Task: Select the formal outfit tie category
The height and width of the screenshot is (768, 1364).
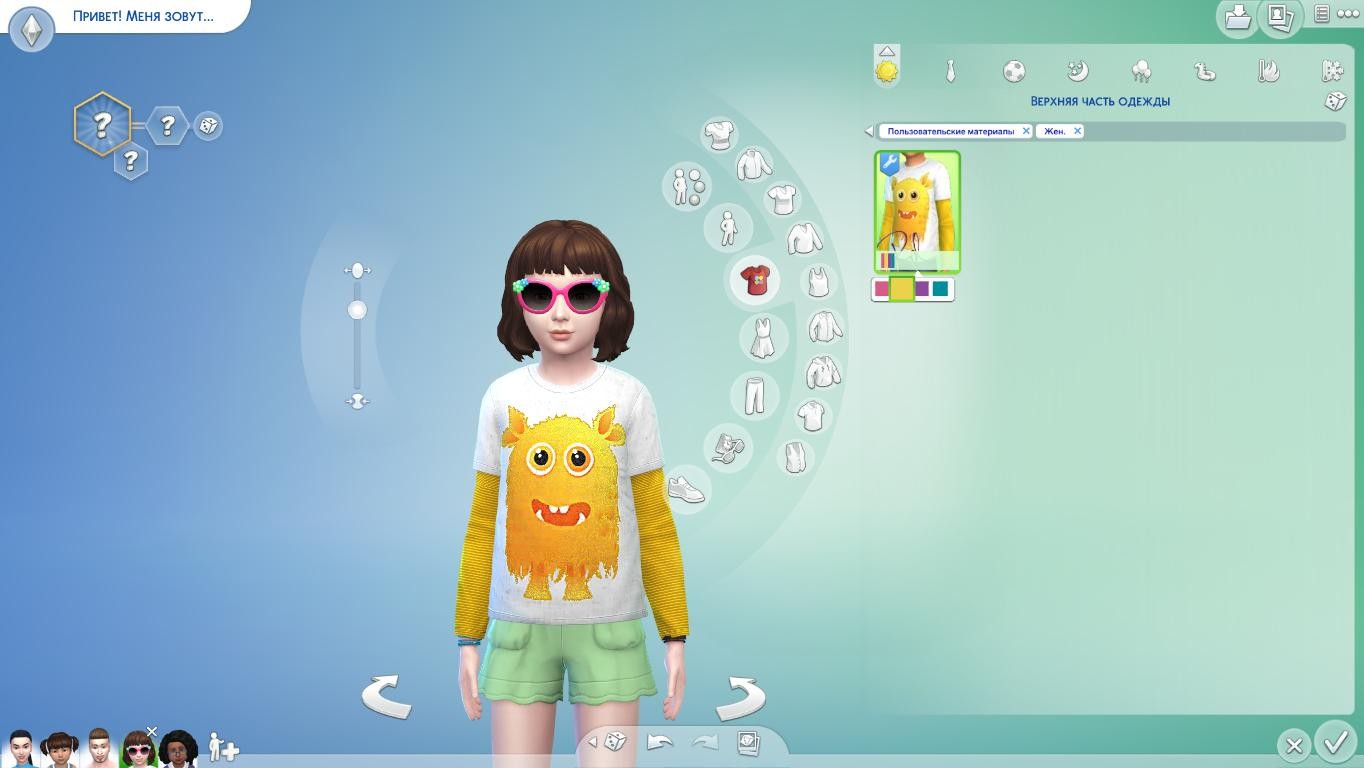Action: tap(950, 71)
